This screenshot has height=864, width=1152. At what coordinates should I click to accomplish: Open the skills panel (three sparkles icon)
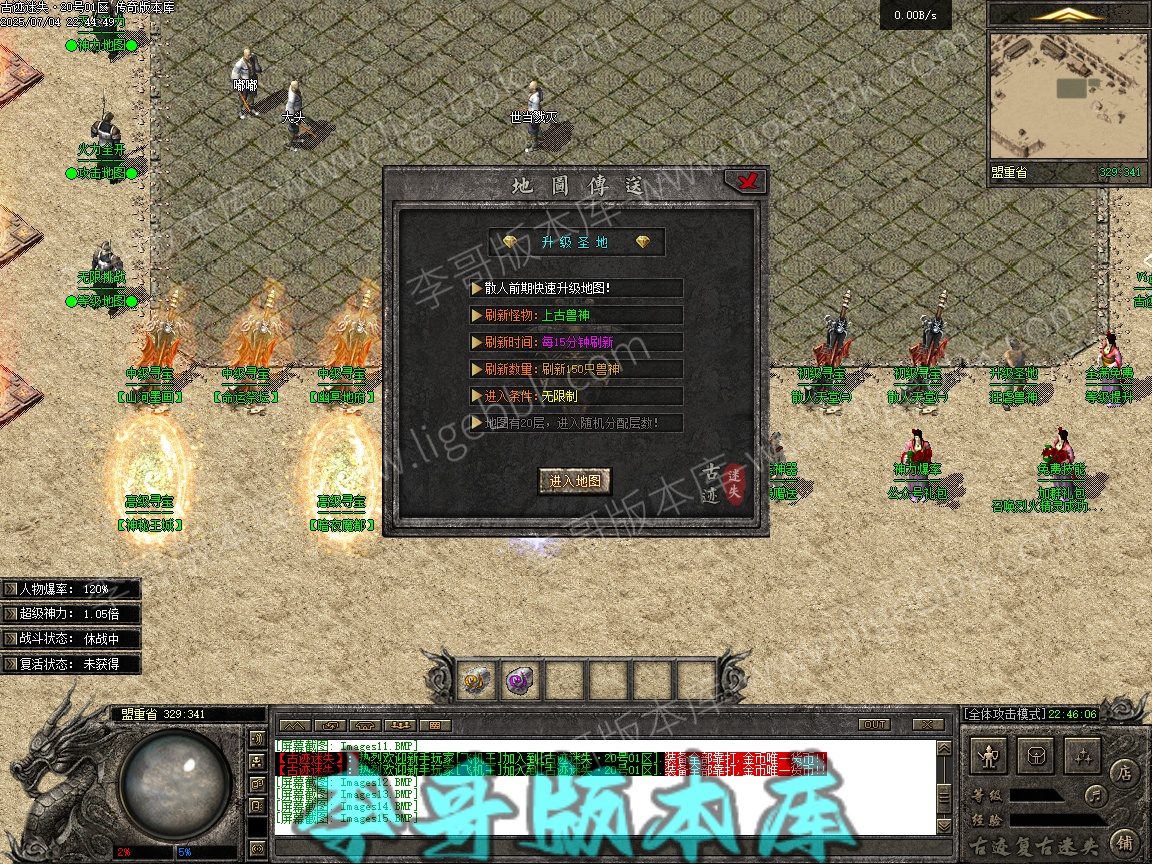click(x=1082, y=756)
